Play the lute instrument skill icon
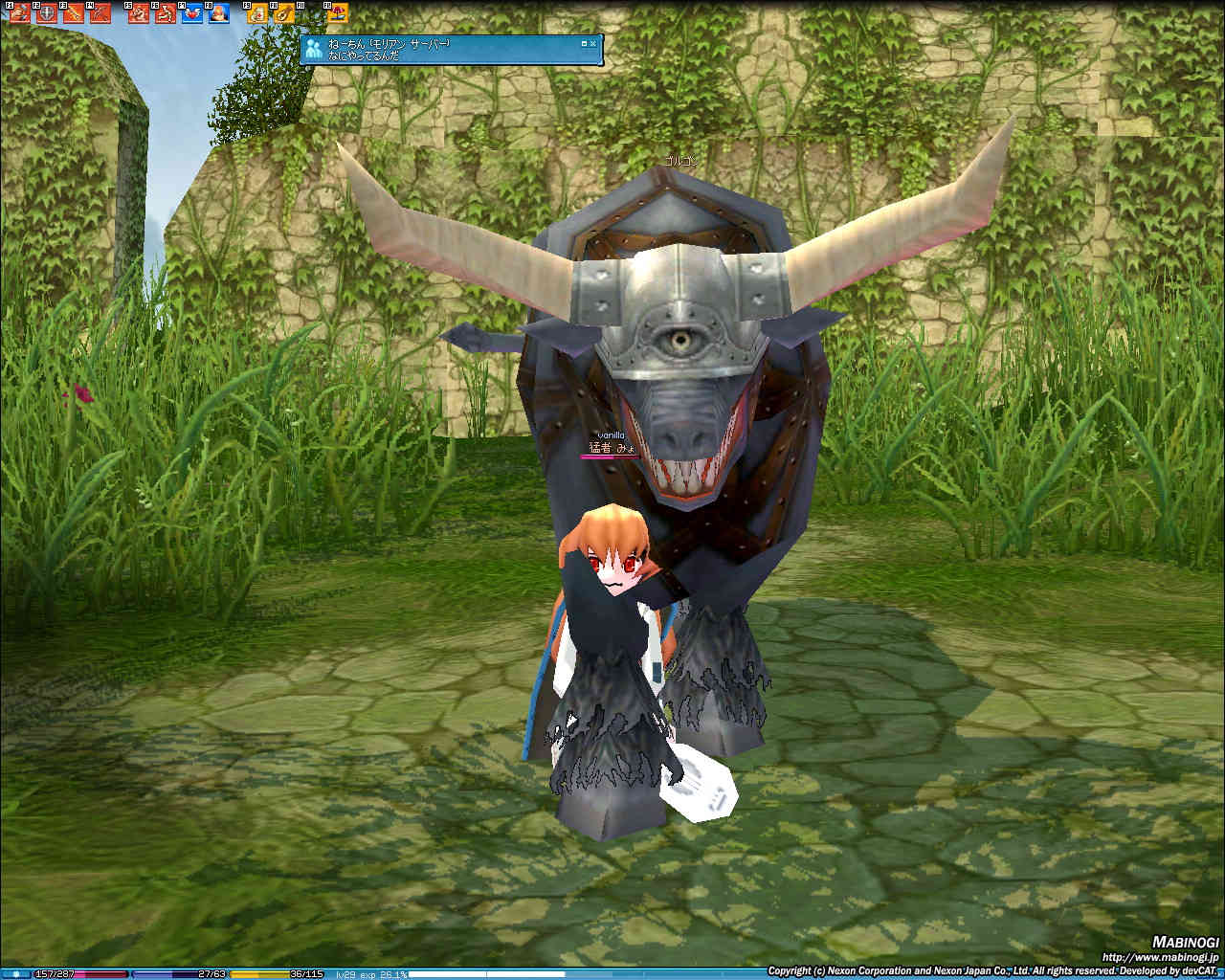Image resolution: width=1225 pixels, height=980 pixels. (x=283, y=13)
